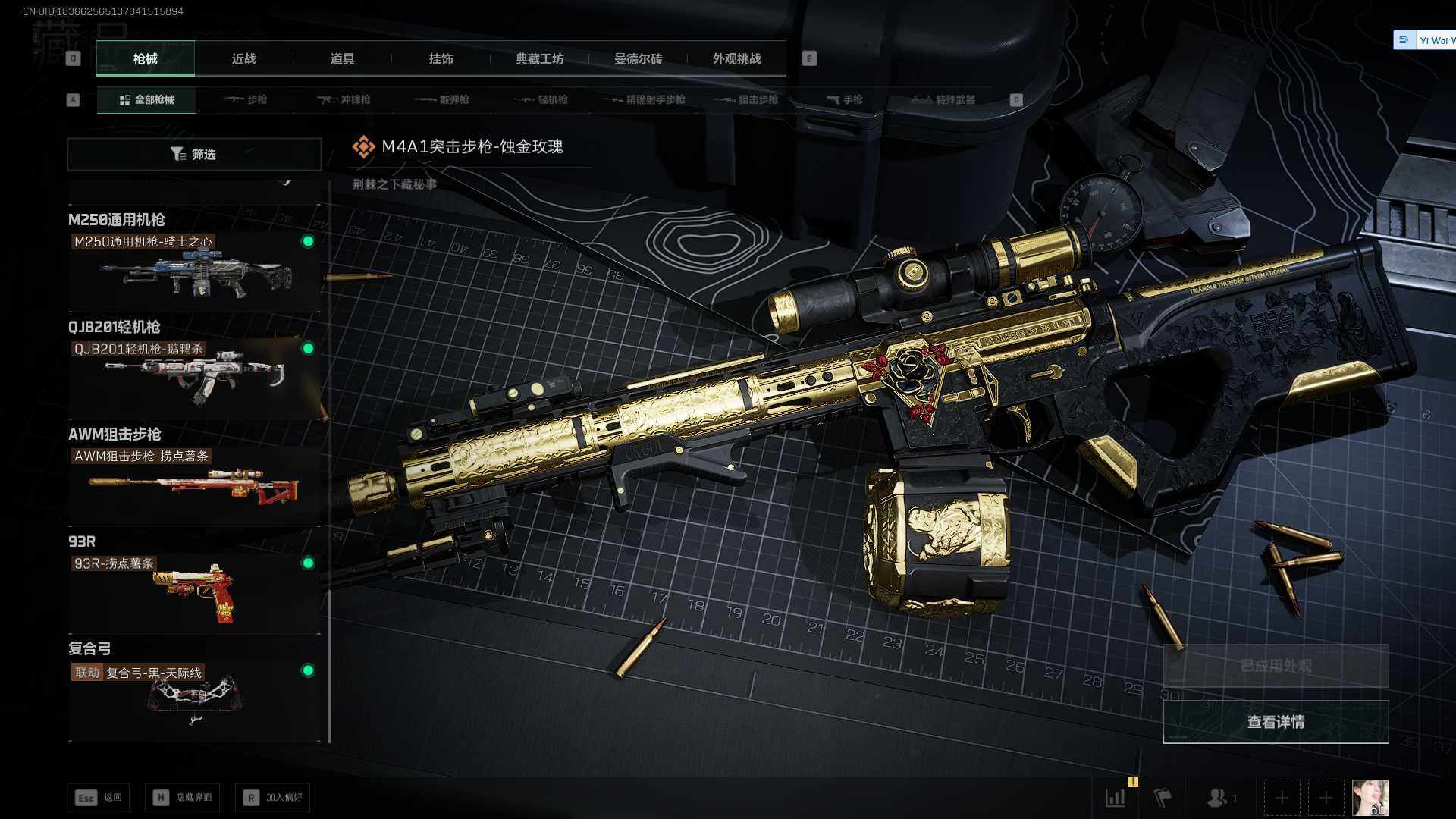Pick the AWM 捞点薯条 skin
The image size is (1456, 819).
point(194,485)
